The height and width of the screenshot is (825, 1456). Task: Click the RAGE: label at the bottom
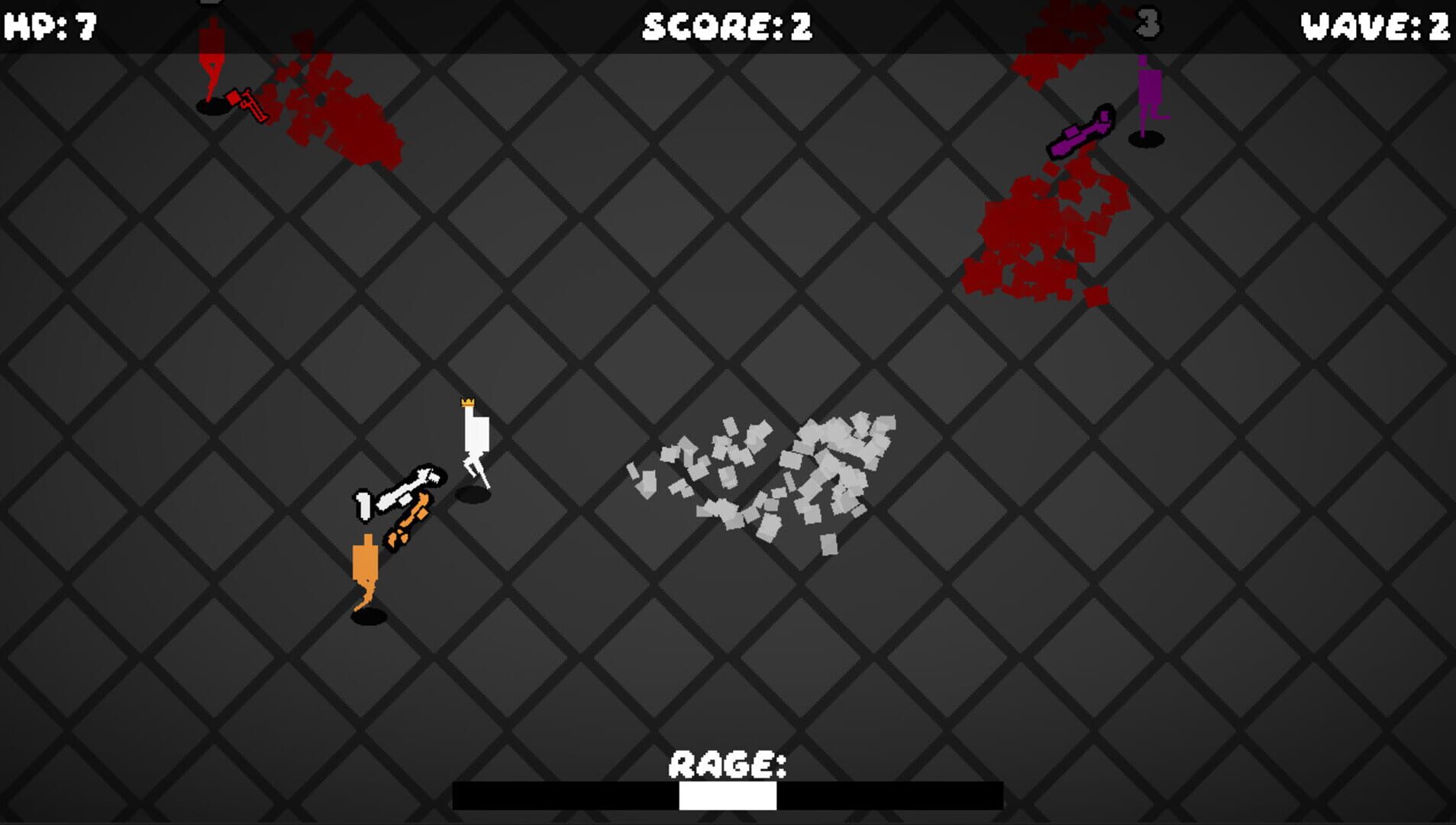click(x=728, y=763)
